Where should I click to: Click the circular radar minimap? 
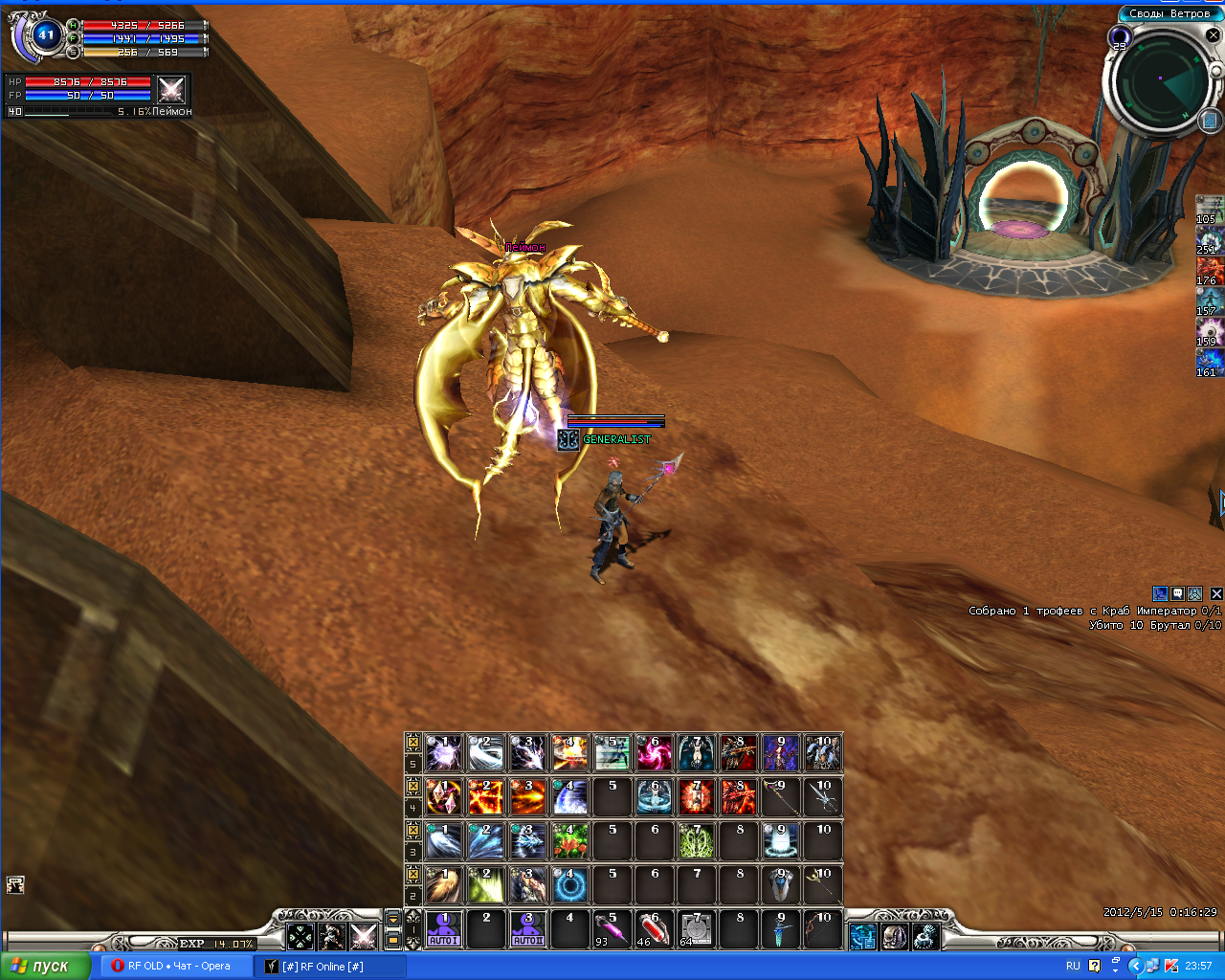coord(1161,82)
